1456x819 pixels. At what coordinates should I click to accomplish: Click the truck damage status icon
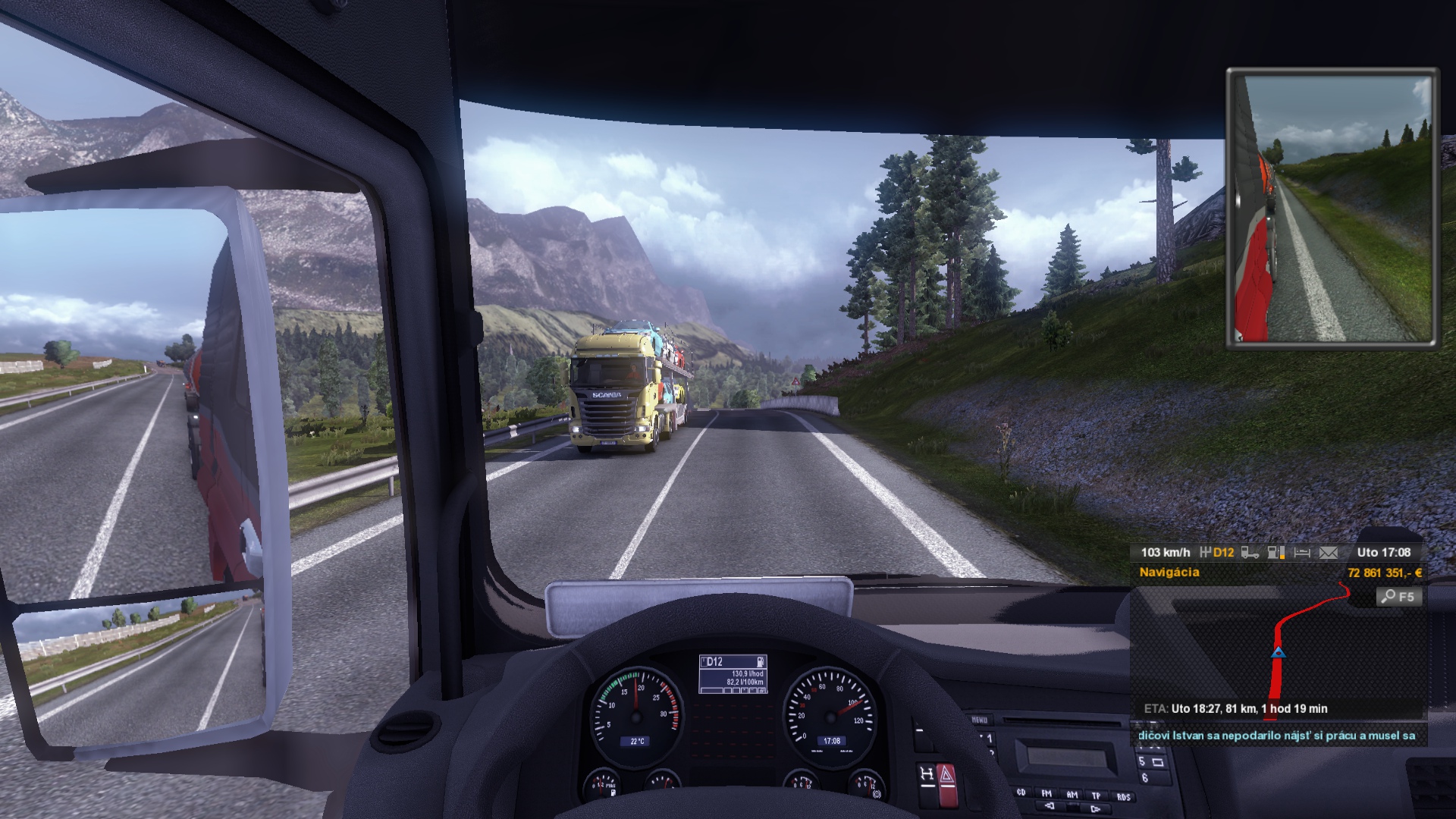1250,553
